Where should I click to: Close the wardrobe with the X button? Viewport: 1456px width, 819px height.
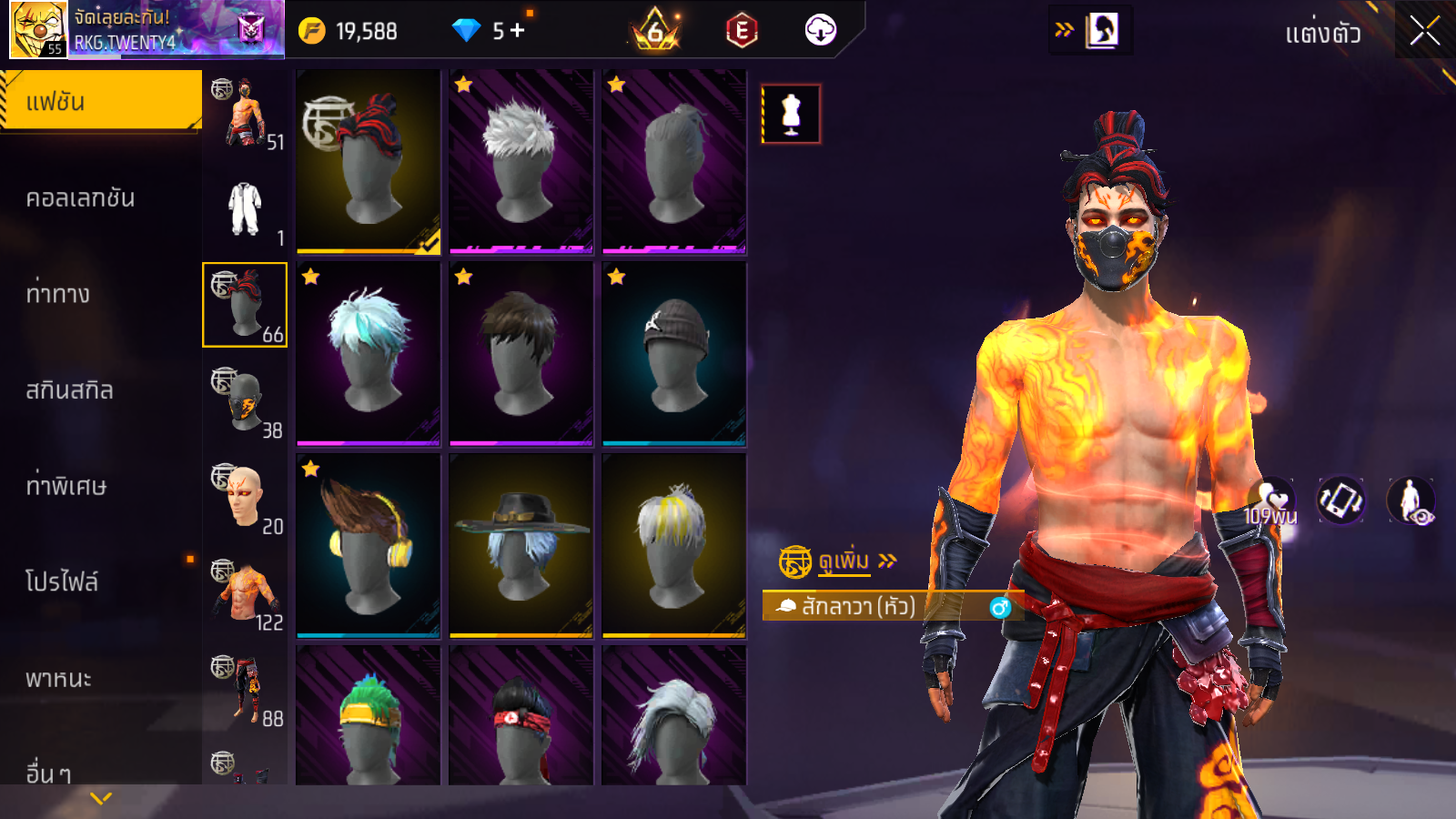coord(1424,32)
